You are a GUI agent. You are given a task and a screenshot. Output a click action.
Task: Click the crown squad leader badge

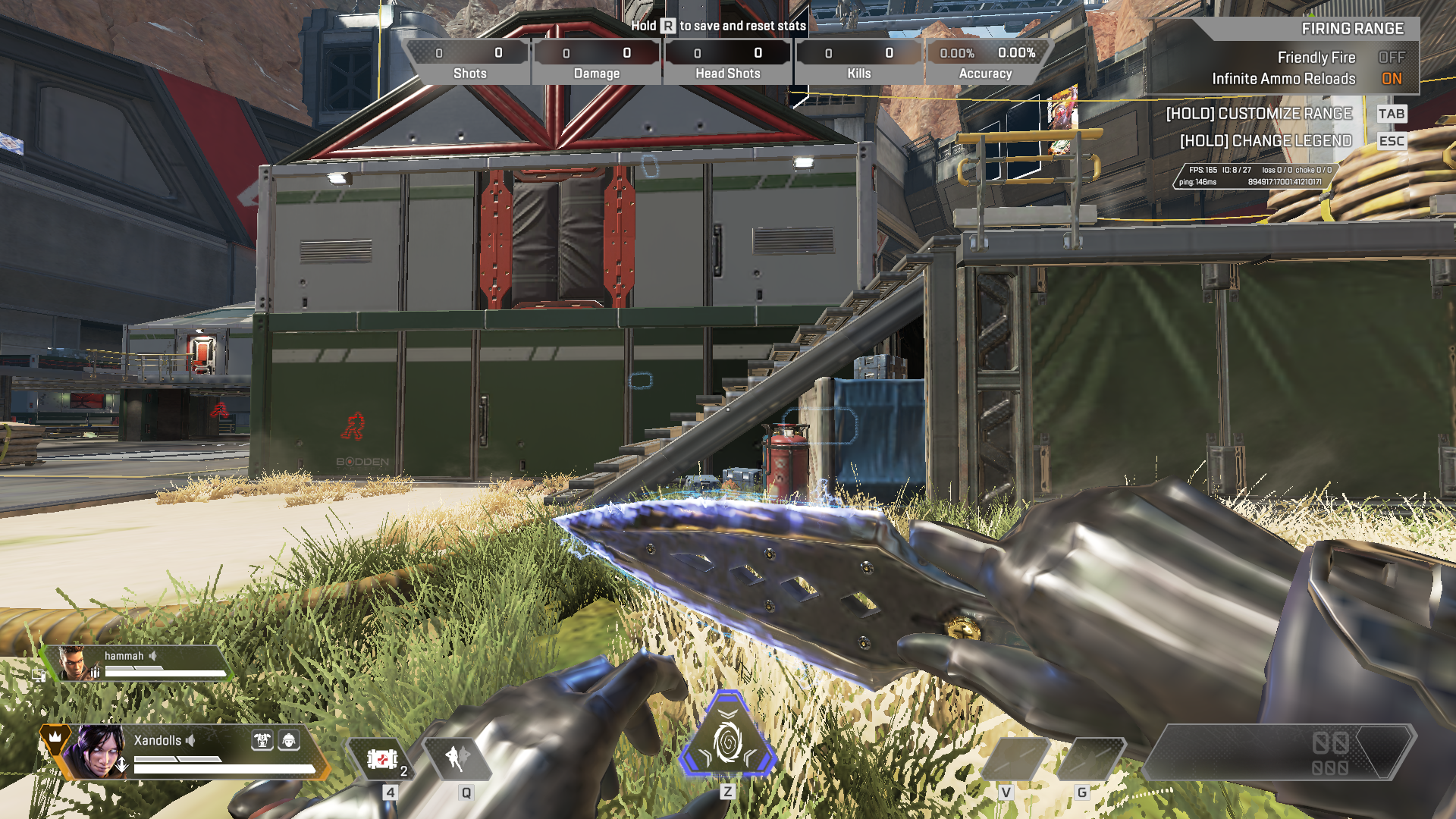pyautogui.click(x=55, y=736)
